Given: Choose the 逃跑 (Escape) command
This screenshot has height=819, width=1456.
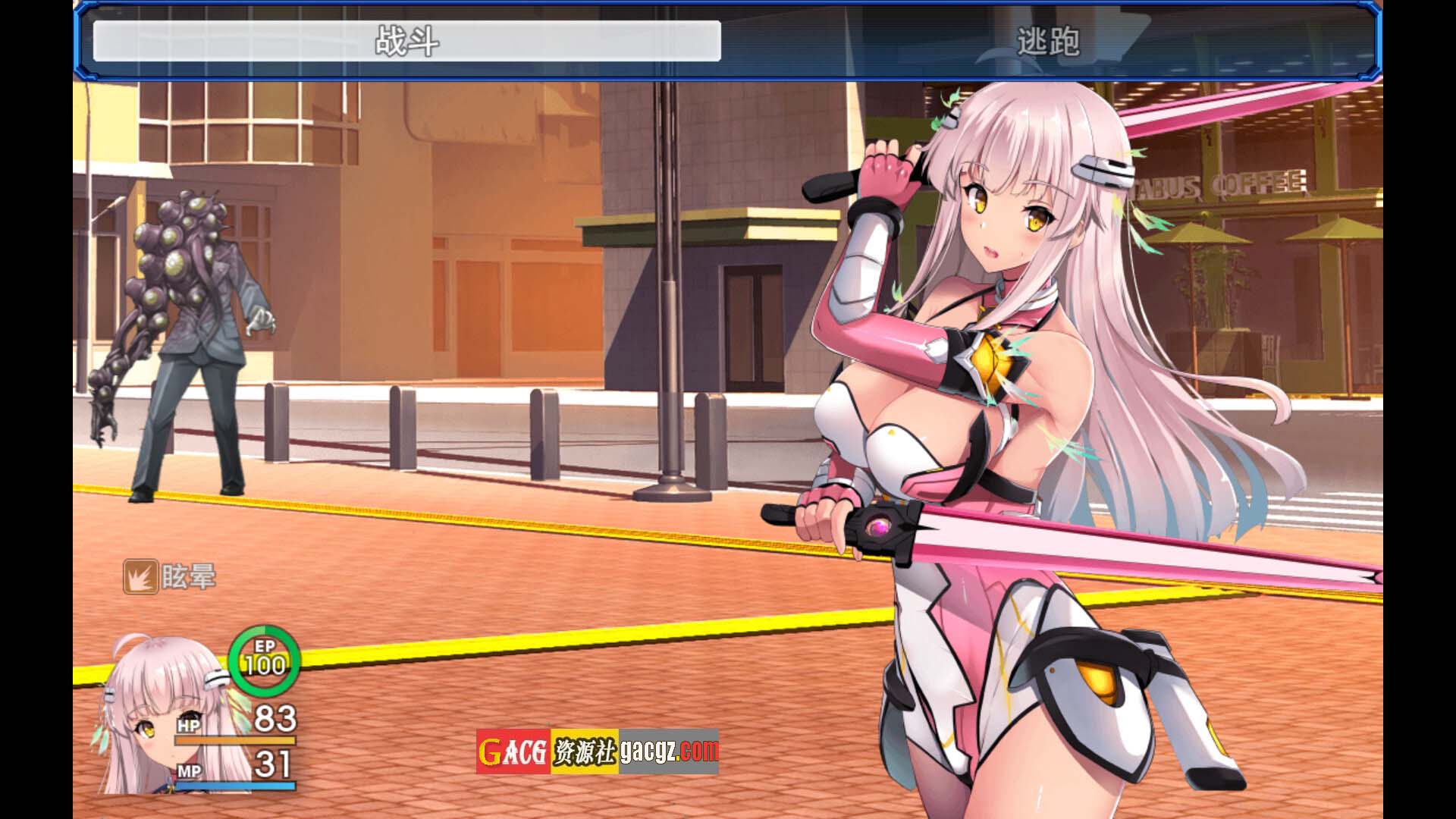Looking at the screenshot, I should [x=1048, y=41].
